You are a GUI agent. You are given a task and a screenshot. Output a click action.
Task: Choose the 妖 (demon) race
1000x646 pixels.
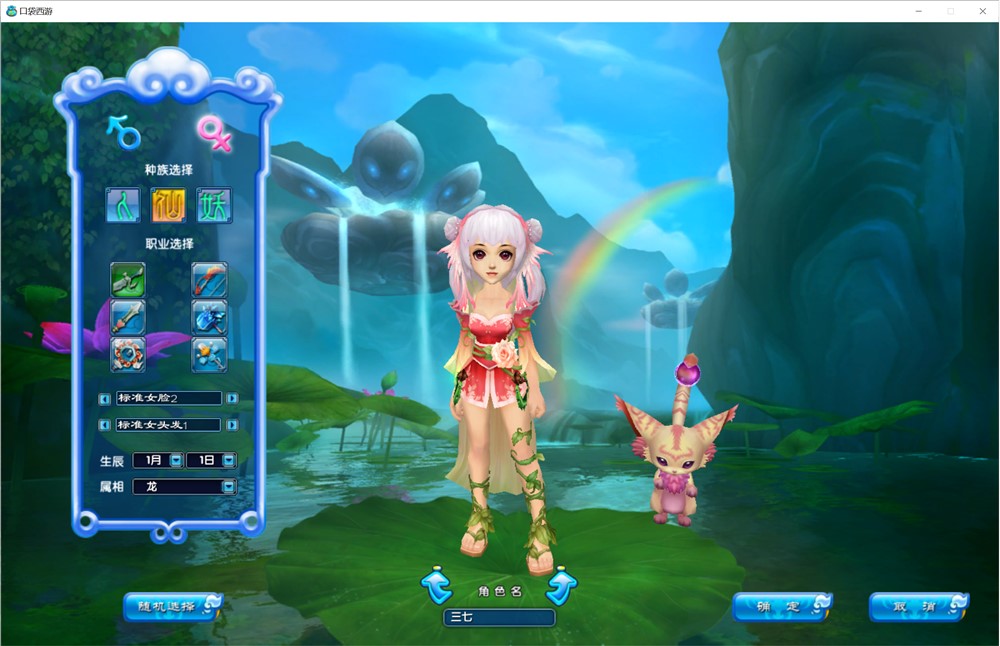(x=213, y=205)
